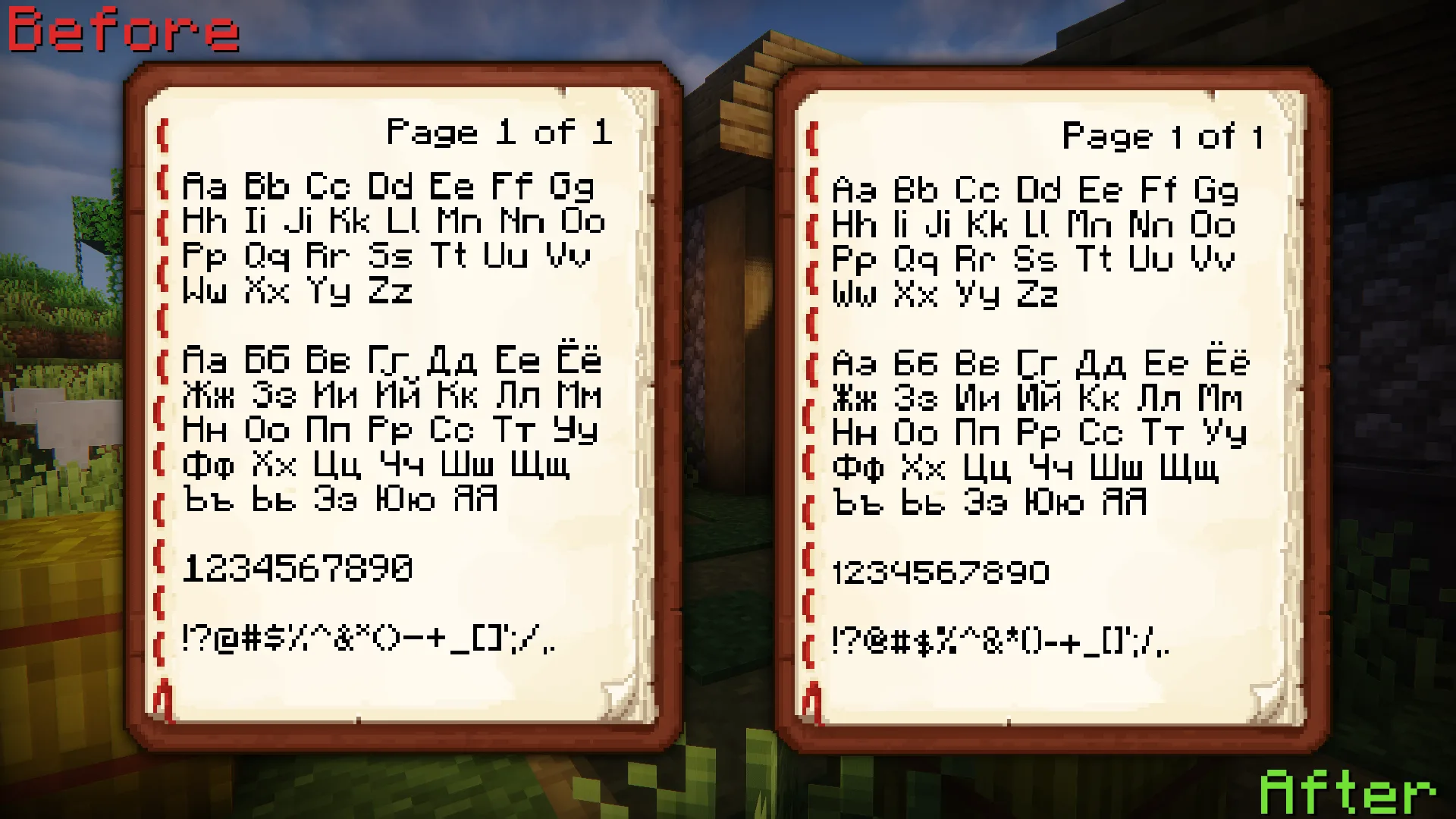Image resolution: width=1456 pixels, height=819 pixels.
Task: Click the '1234567890' number line in the Before book
Action: [300, 567]
